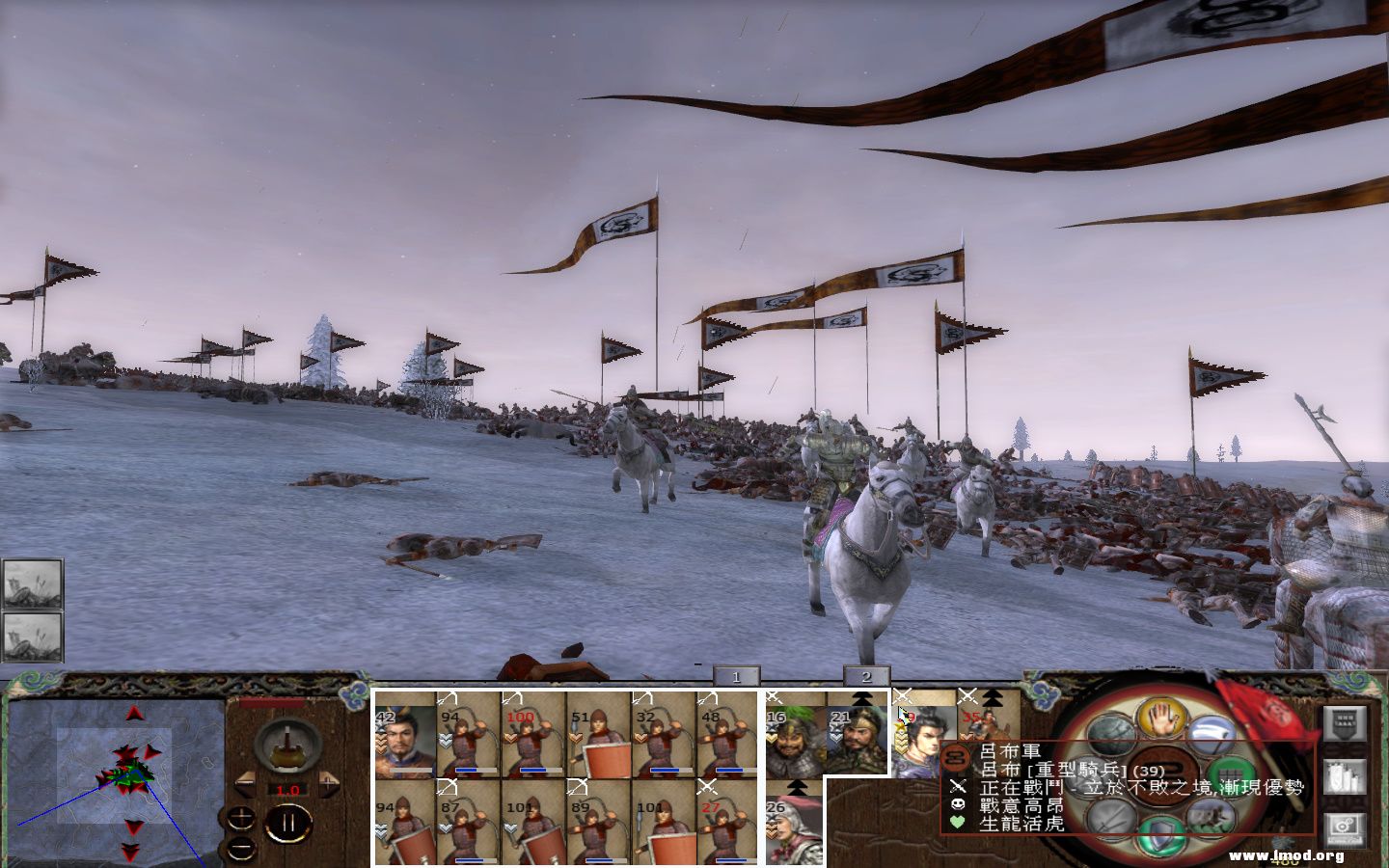Capture a screenshot with the camera icon
This screenshot has width=1389, height=868.
[1343, 826]
